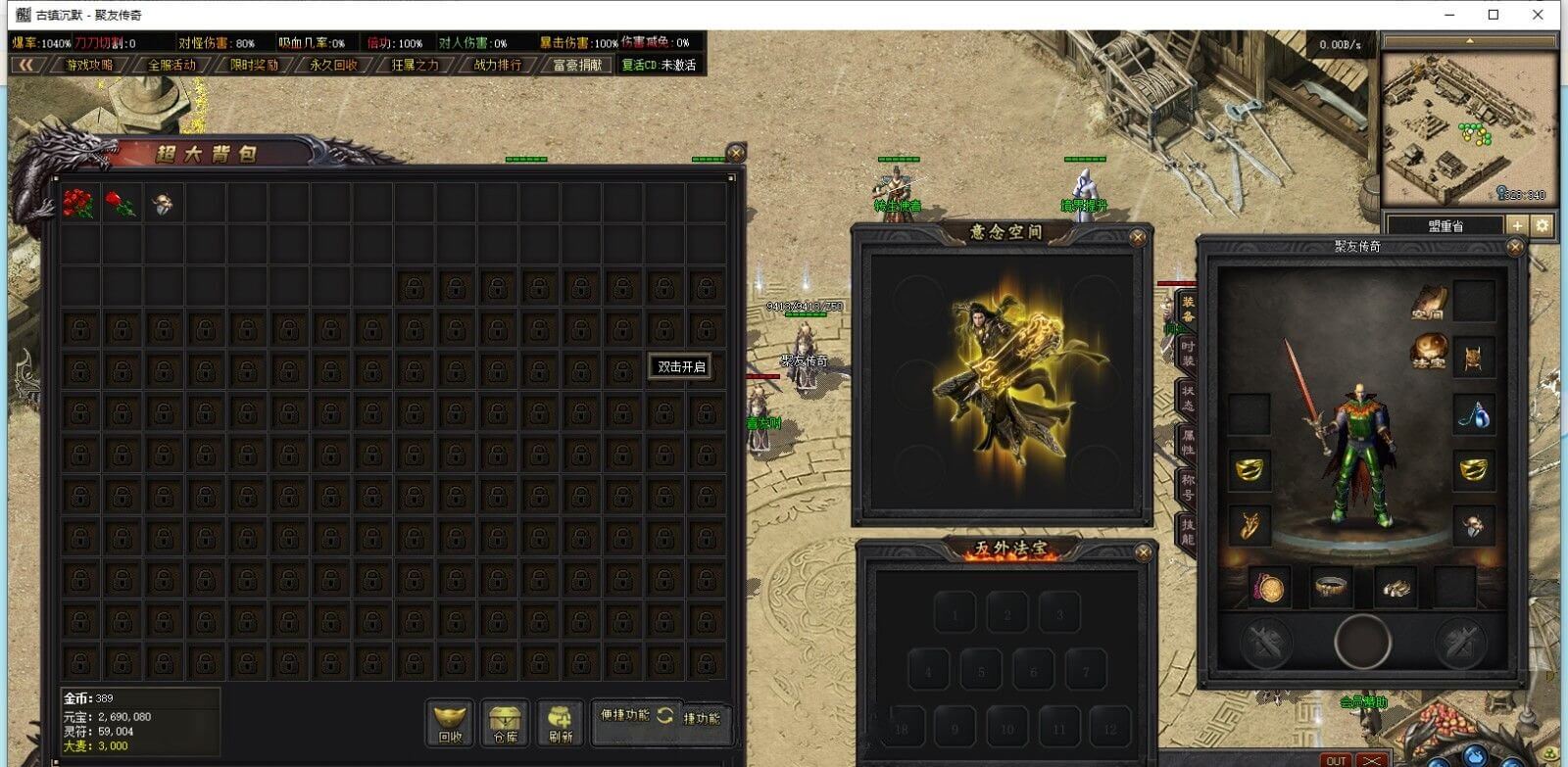Viewport: 1568px width, 767px height.
Task: Close the 意念空间 window
Action: [x=1138, y=237]
